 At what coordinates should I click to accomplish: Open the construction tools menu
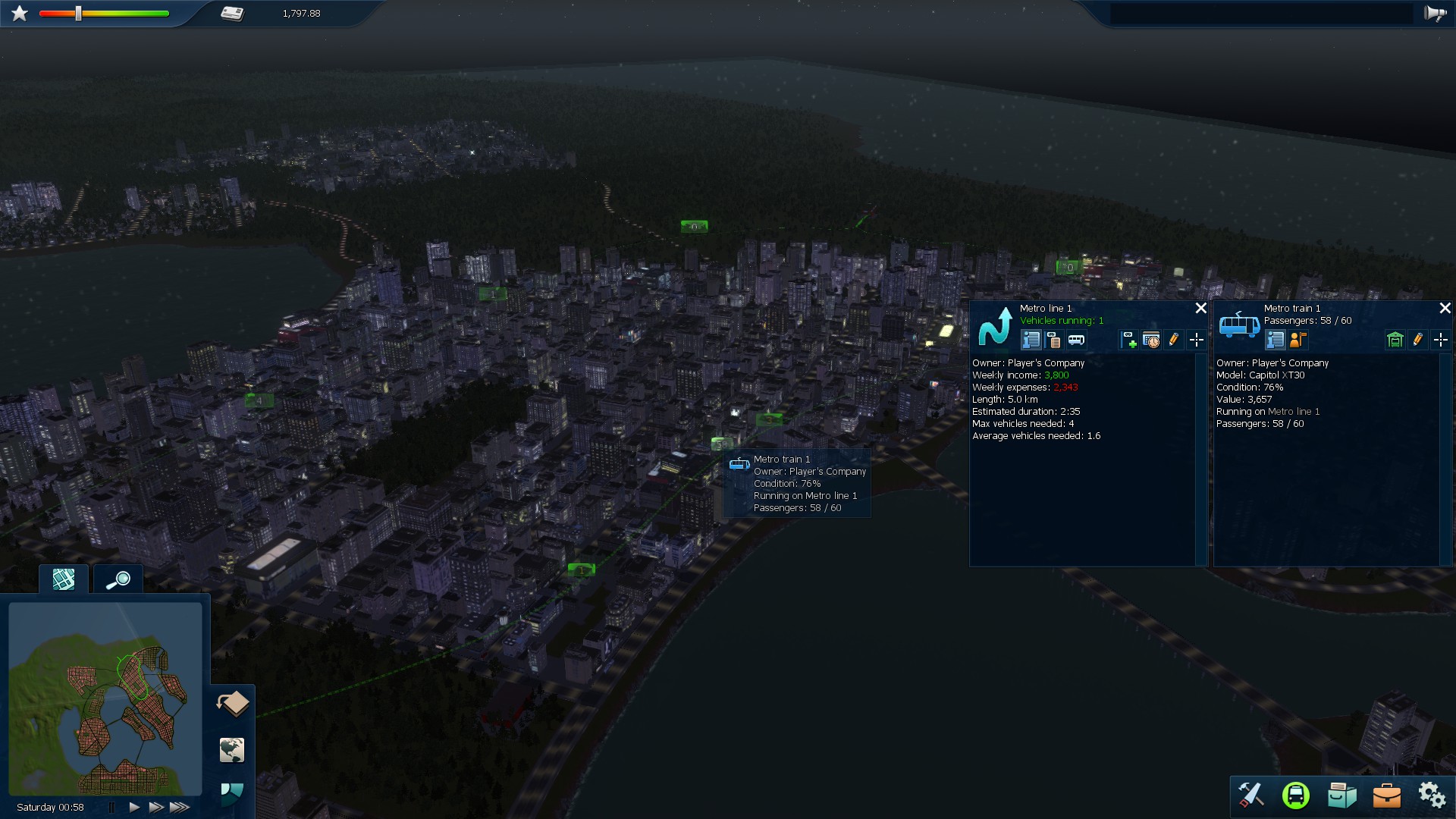1252,796
